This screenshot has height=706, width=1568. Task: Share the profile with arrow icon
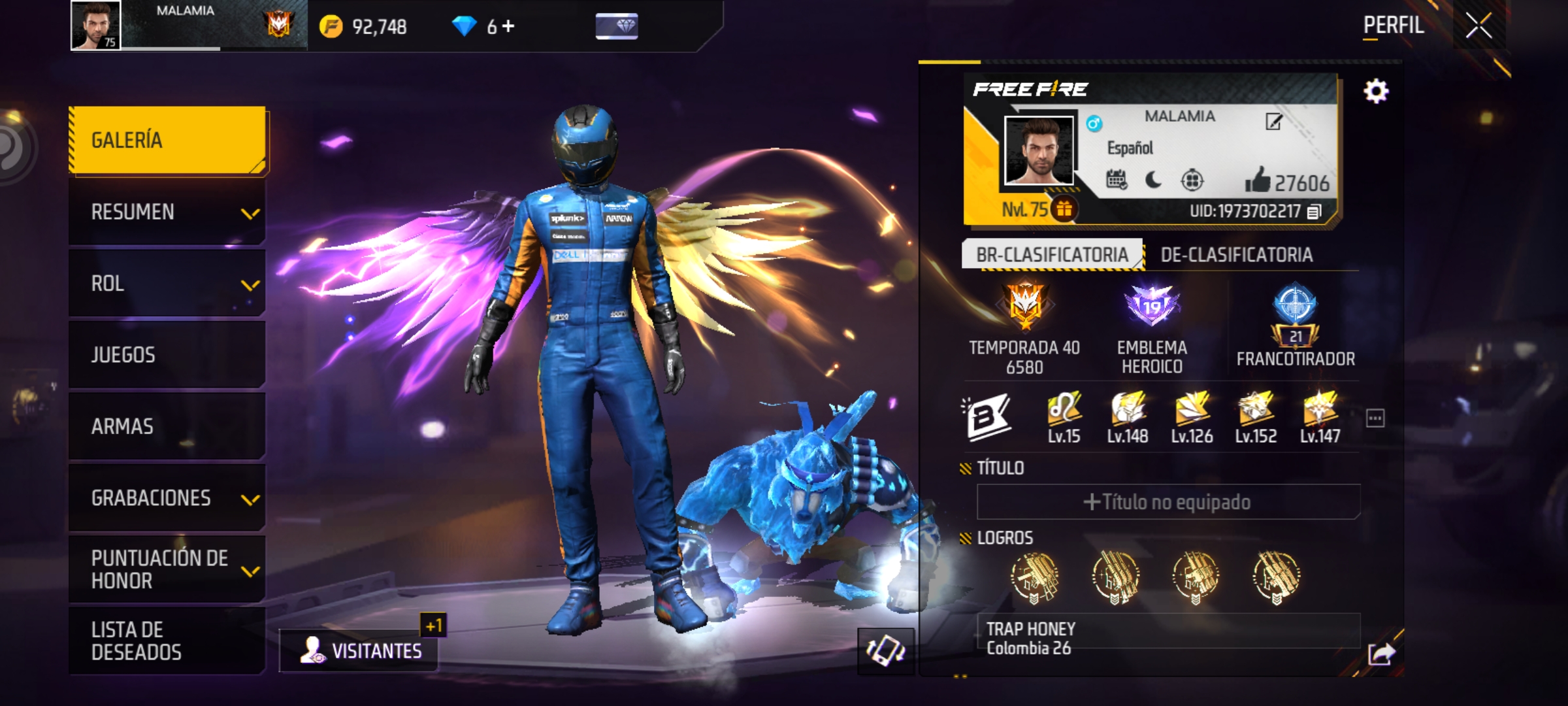tap(1381, 653)
